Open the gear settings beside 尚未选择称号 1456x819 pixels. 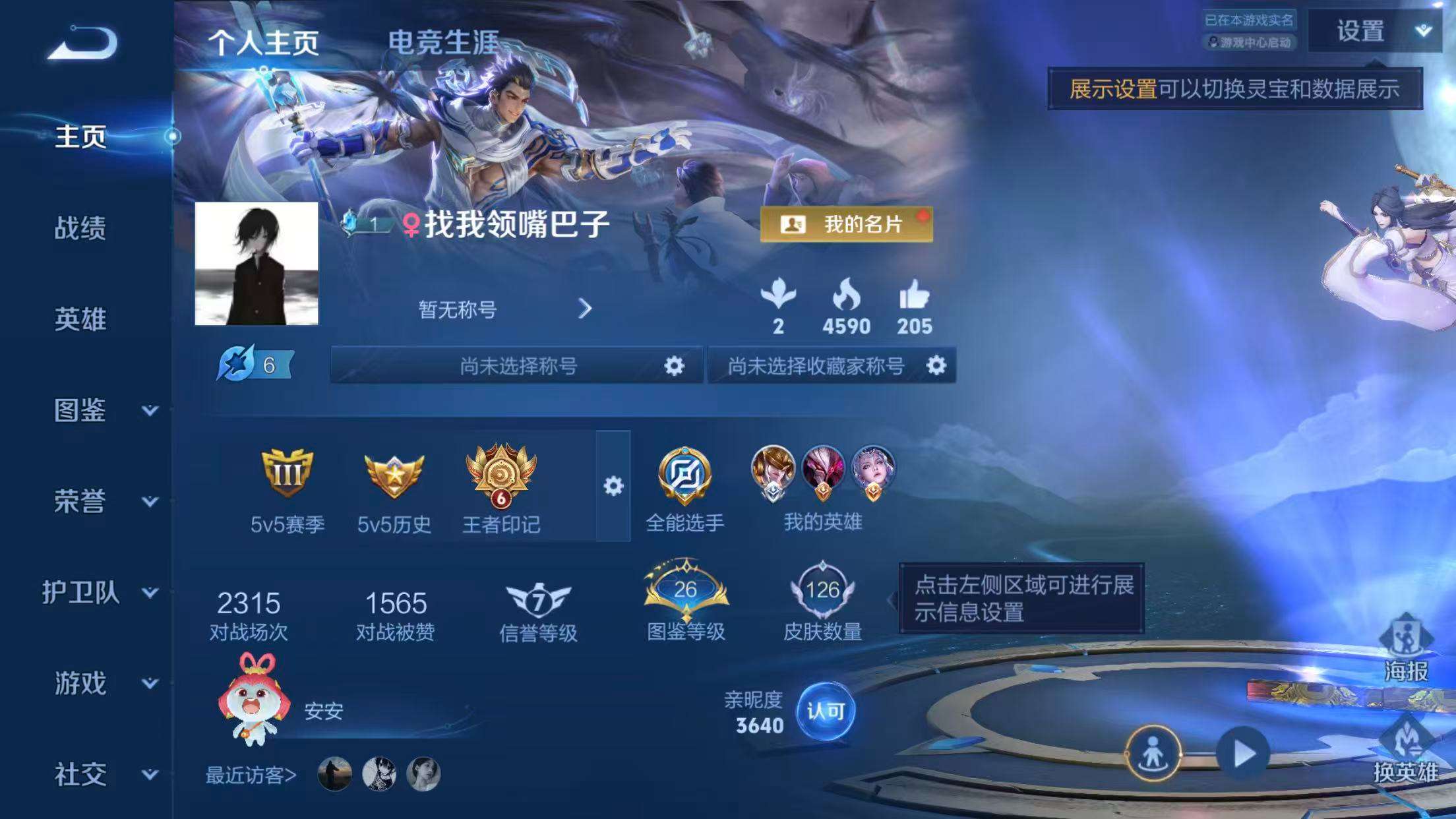[x=674, y=366]
